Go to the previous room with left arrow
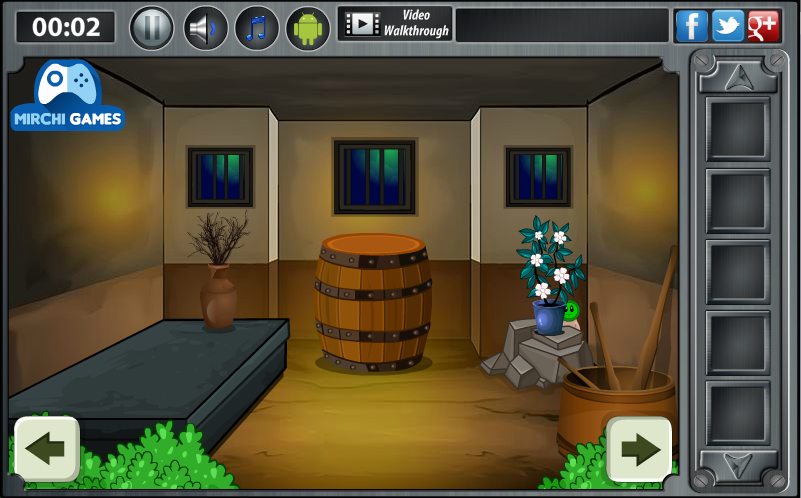Viewport: 801px width, 498px height. pos(46,448)
